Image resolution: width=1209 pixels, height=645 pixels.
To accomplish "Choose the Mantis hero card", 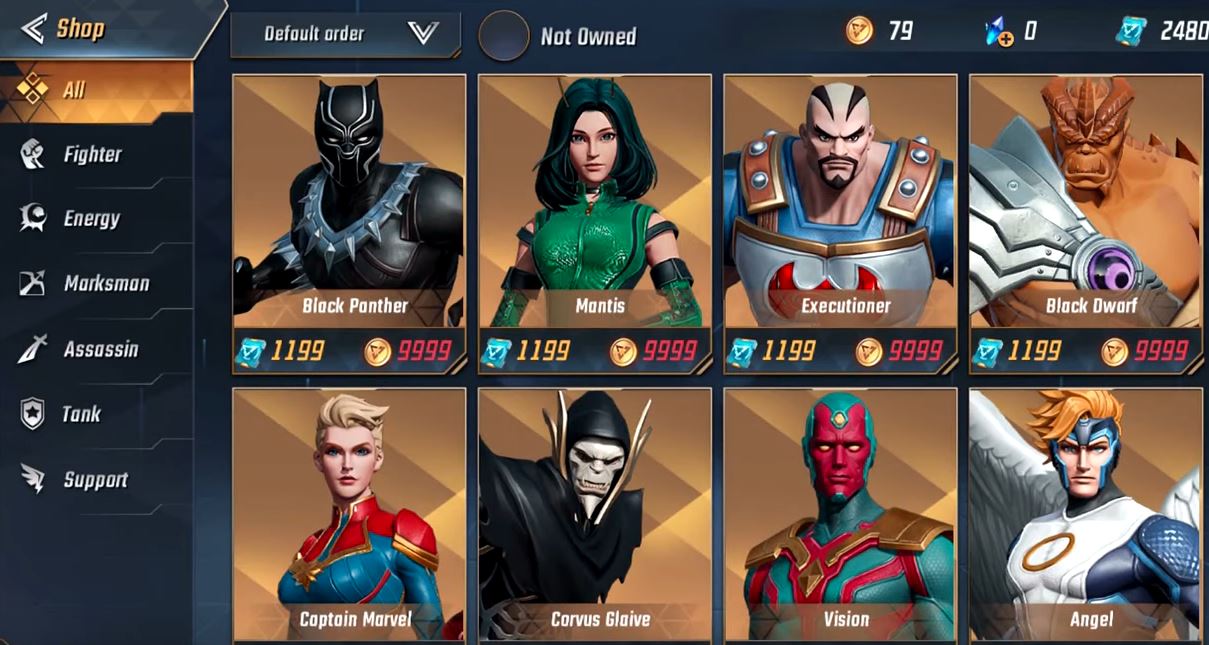I will [595, 210].
